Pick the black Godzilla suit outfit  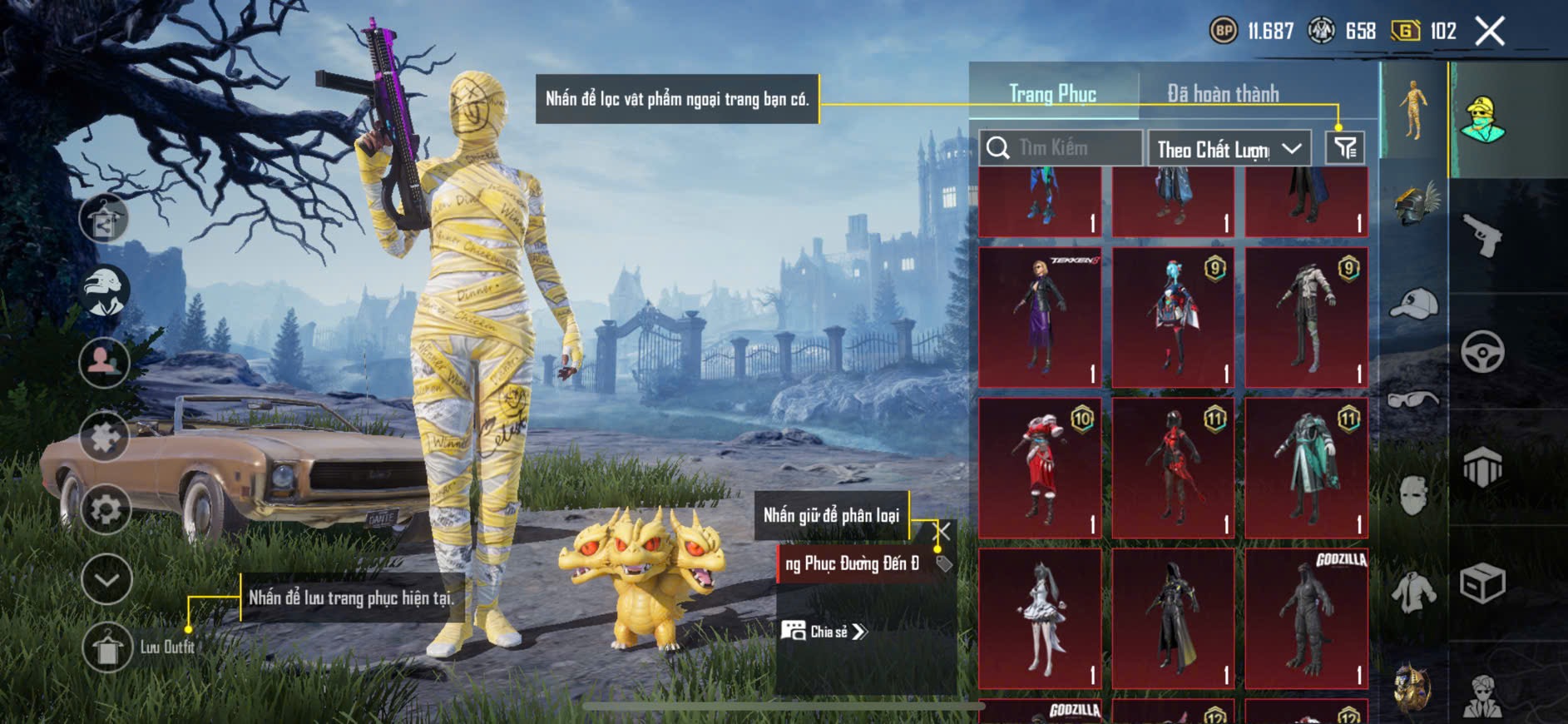1306,617
